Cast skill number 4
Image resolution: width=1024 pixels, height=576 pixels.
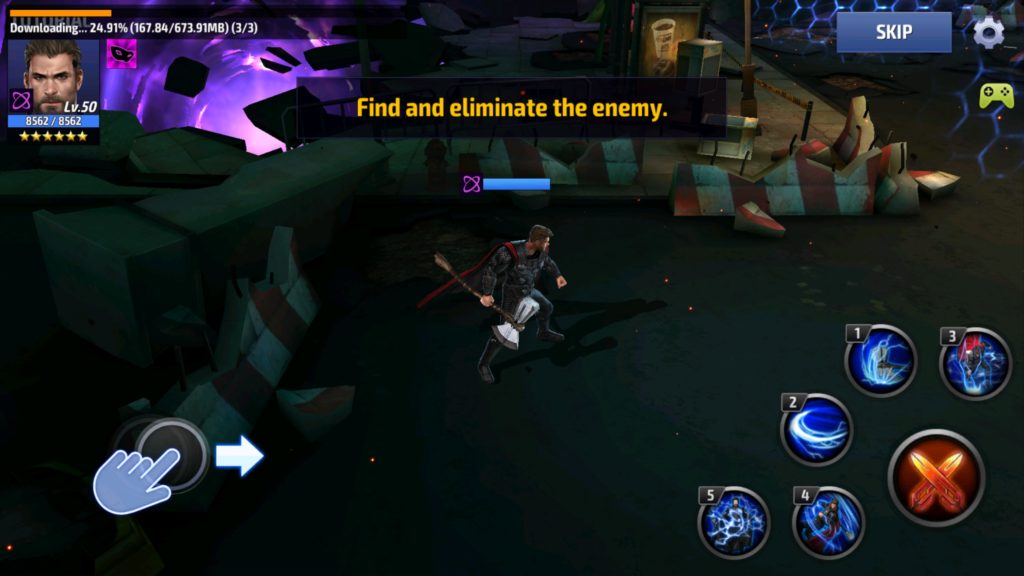pyautogui.click(x=828, y=522)
